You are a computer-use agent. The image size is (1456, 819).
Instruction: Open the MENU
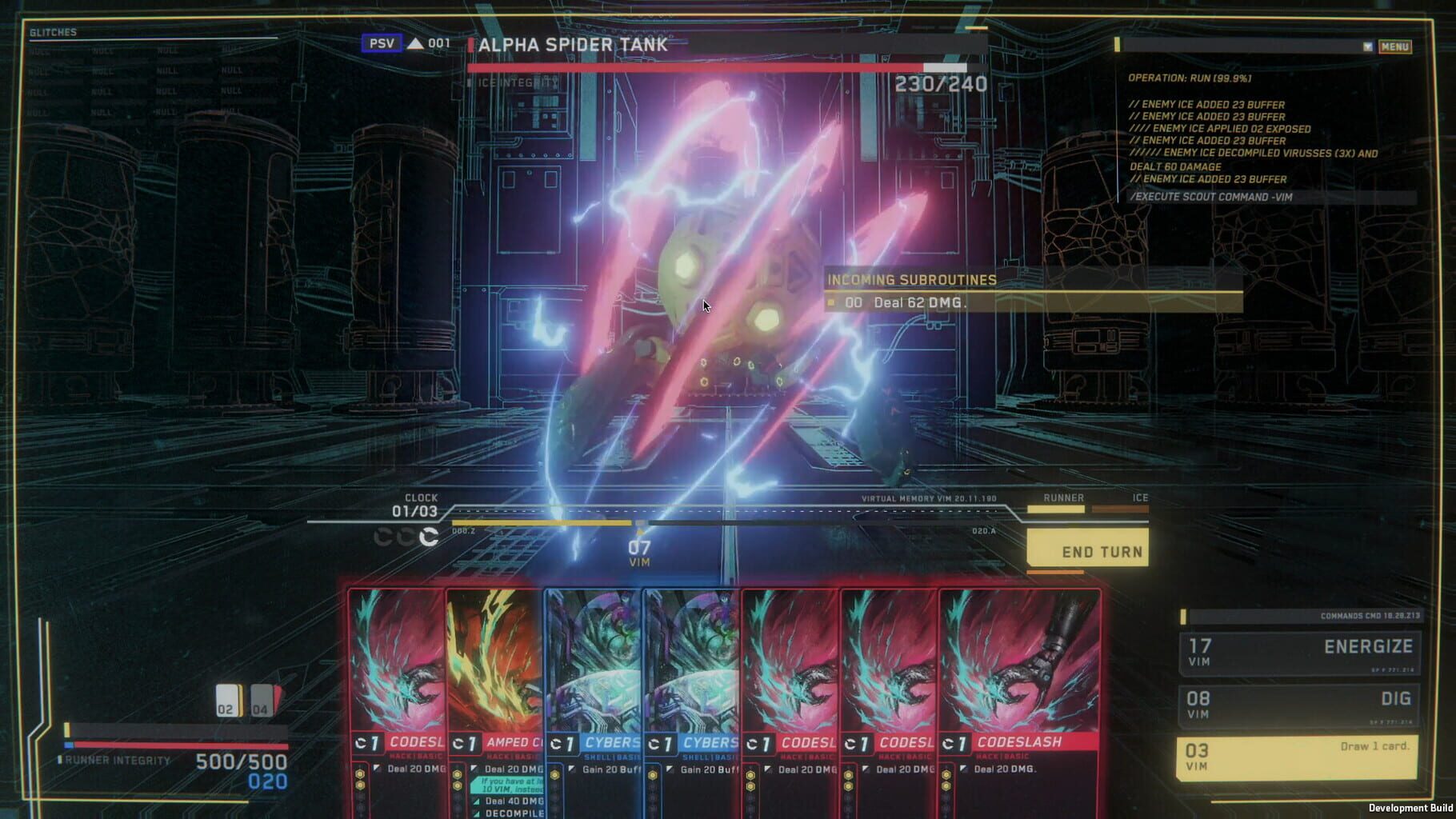(1395, 46)
